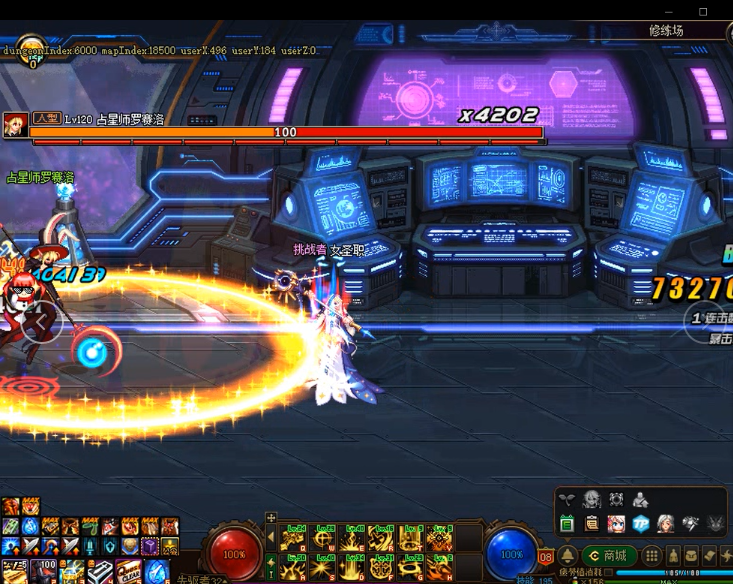The image size is (733, 584).
Task: Open the round grid menu button
Action: pyautogui.click(x=652, y=556)
